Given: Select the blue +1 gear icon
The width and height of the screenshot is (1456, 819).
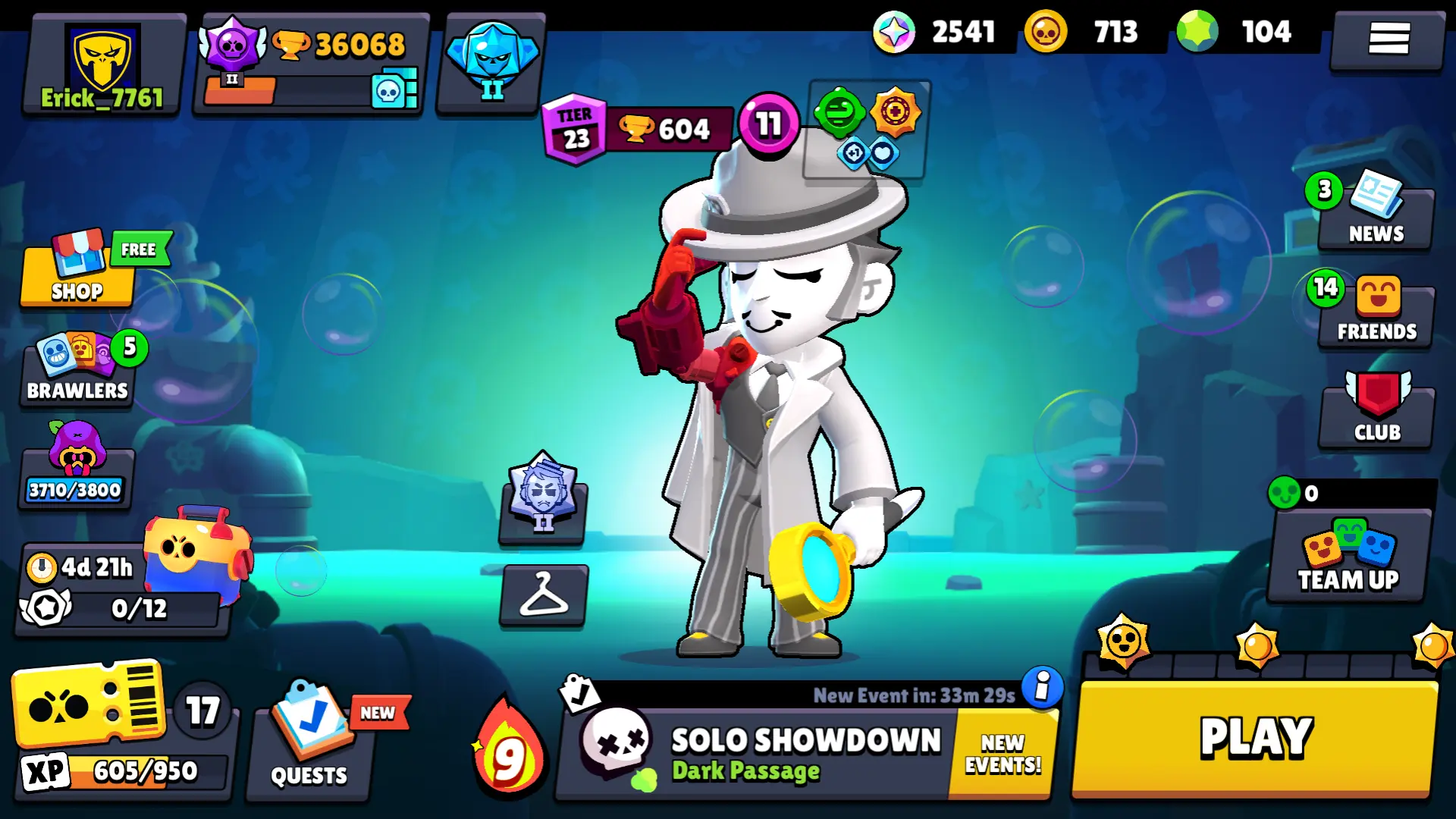Looking at the screenshot, I should tap(851, 152).
